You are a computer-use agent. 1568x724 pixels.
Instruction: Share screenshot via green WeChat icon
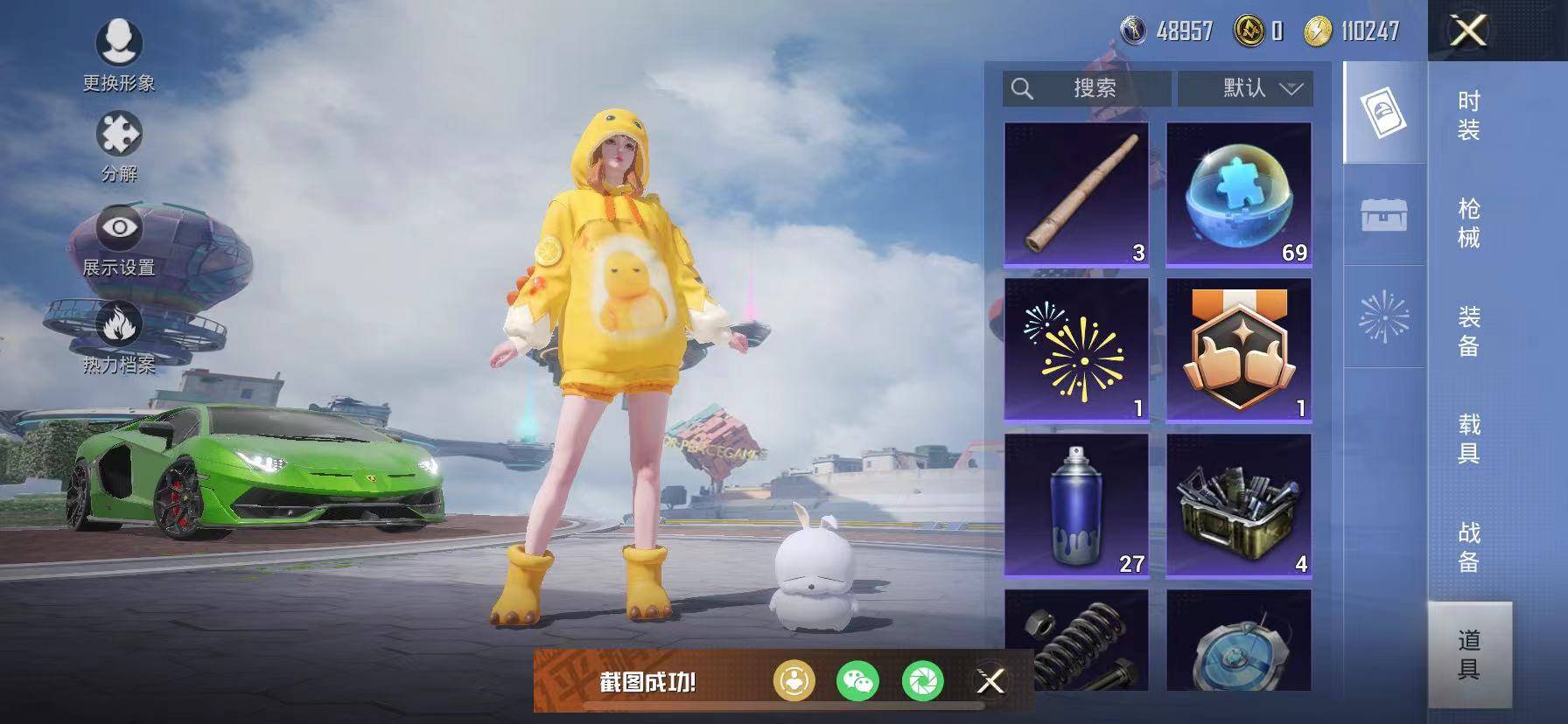click(x=857, y=681)
